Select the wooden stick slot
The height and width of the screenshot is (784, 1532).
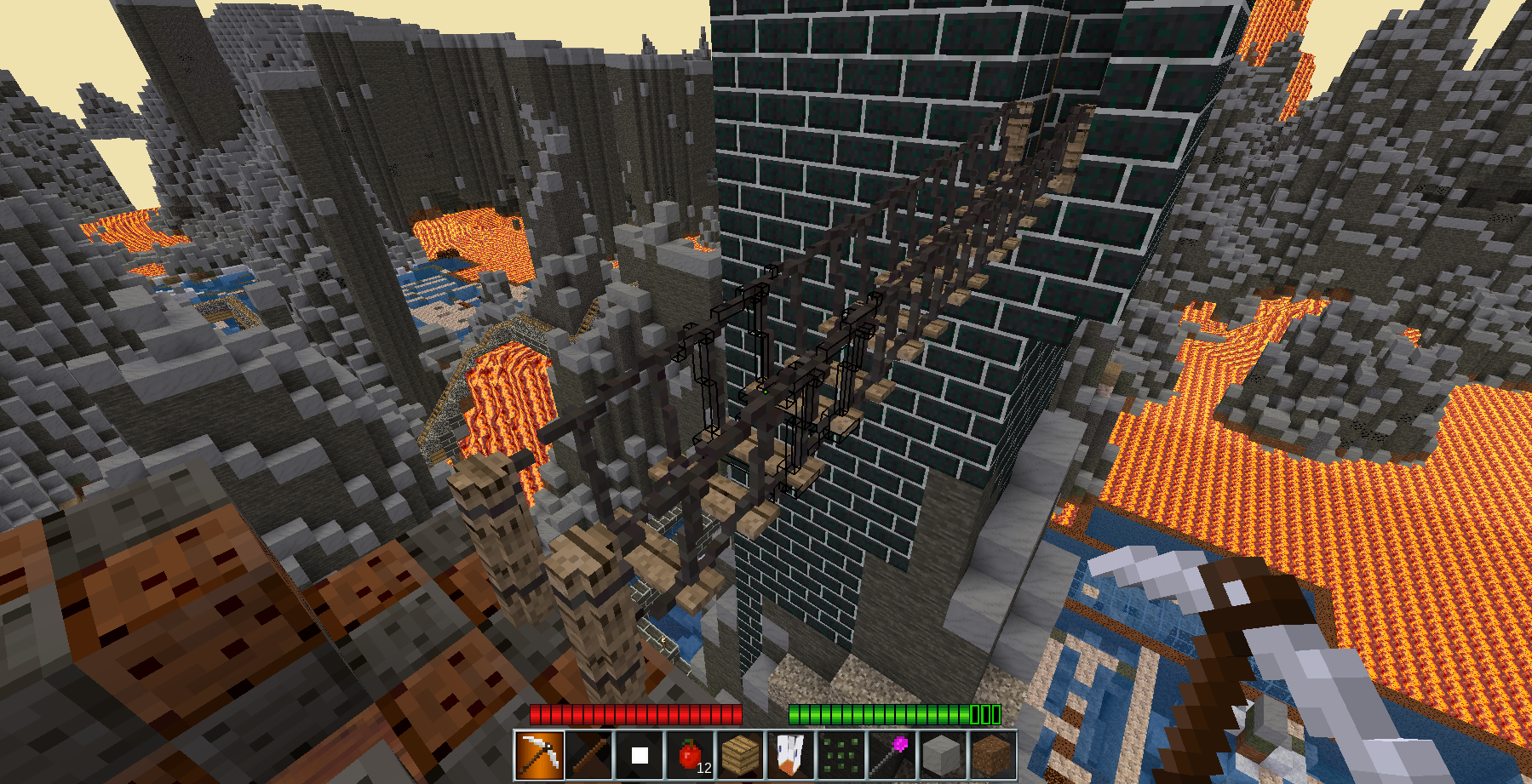(x=589, y=755)
